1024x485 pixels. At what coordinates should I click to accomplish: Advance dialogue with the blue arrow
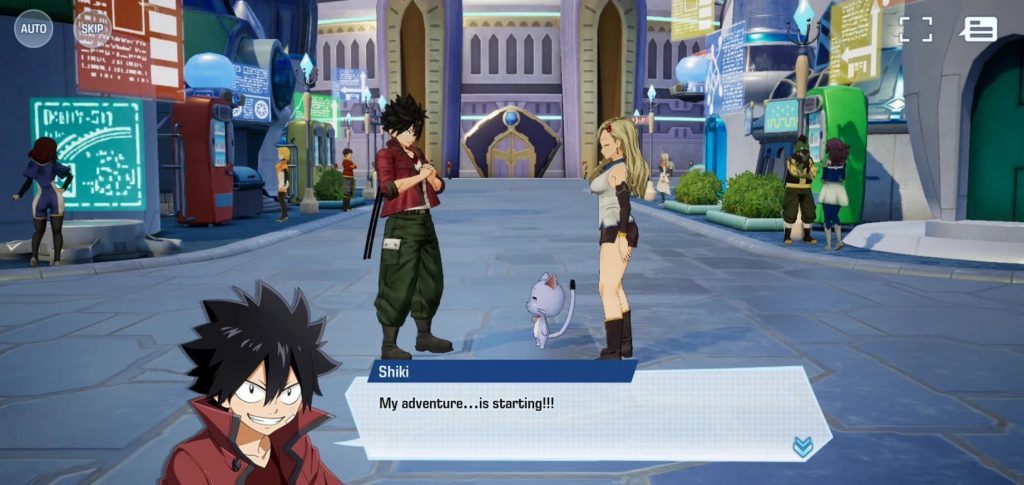pyautogui.click(x=802, y=447)
